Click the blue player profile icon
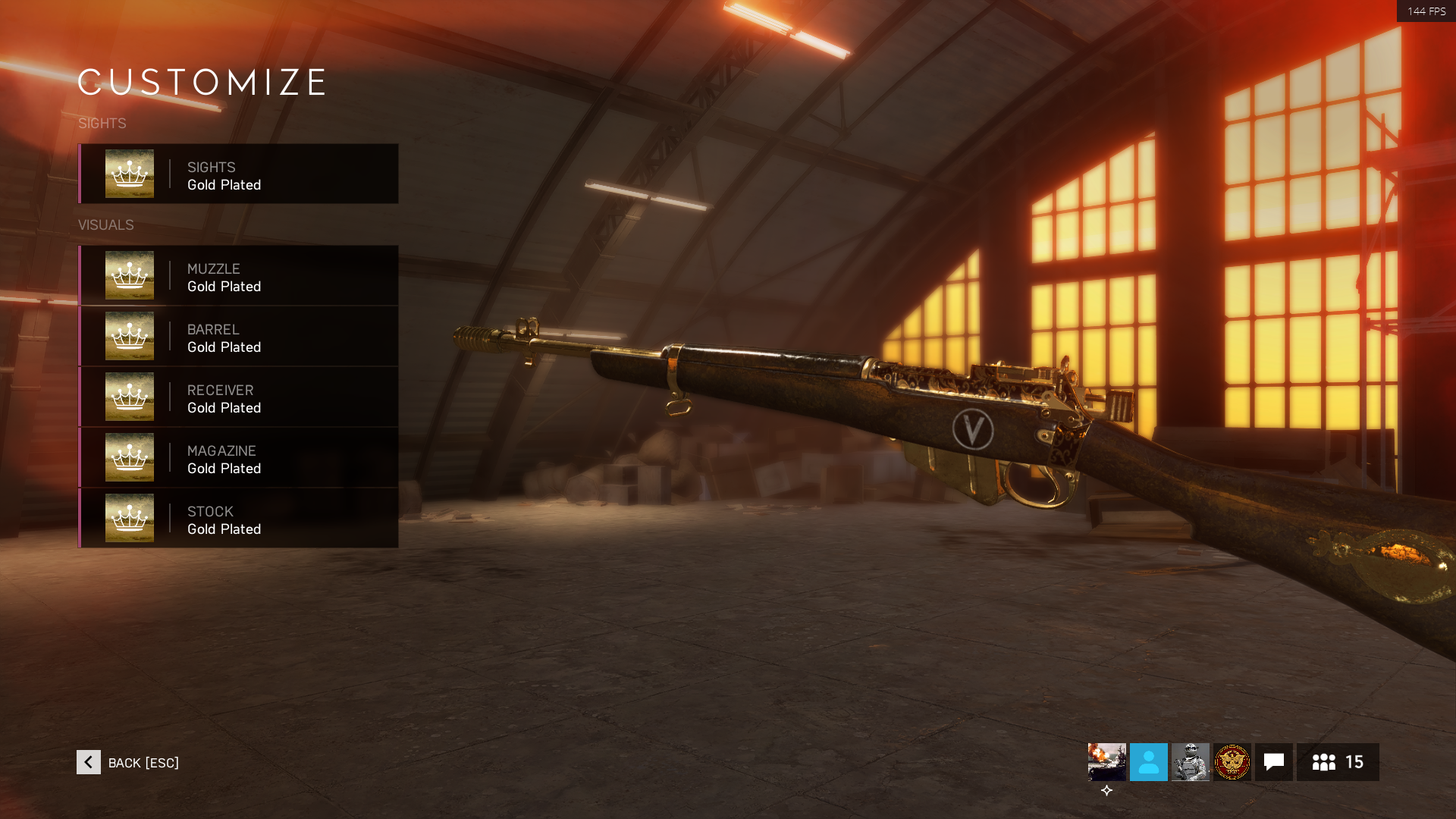This screenshot has height=819, width=1456. point(1148,762)
